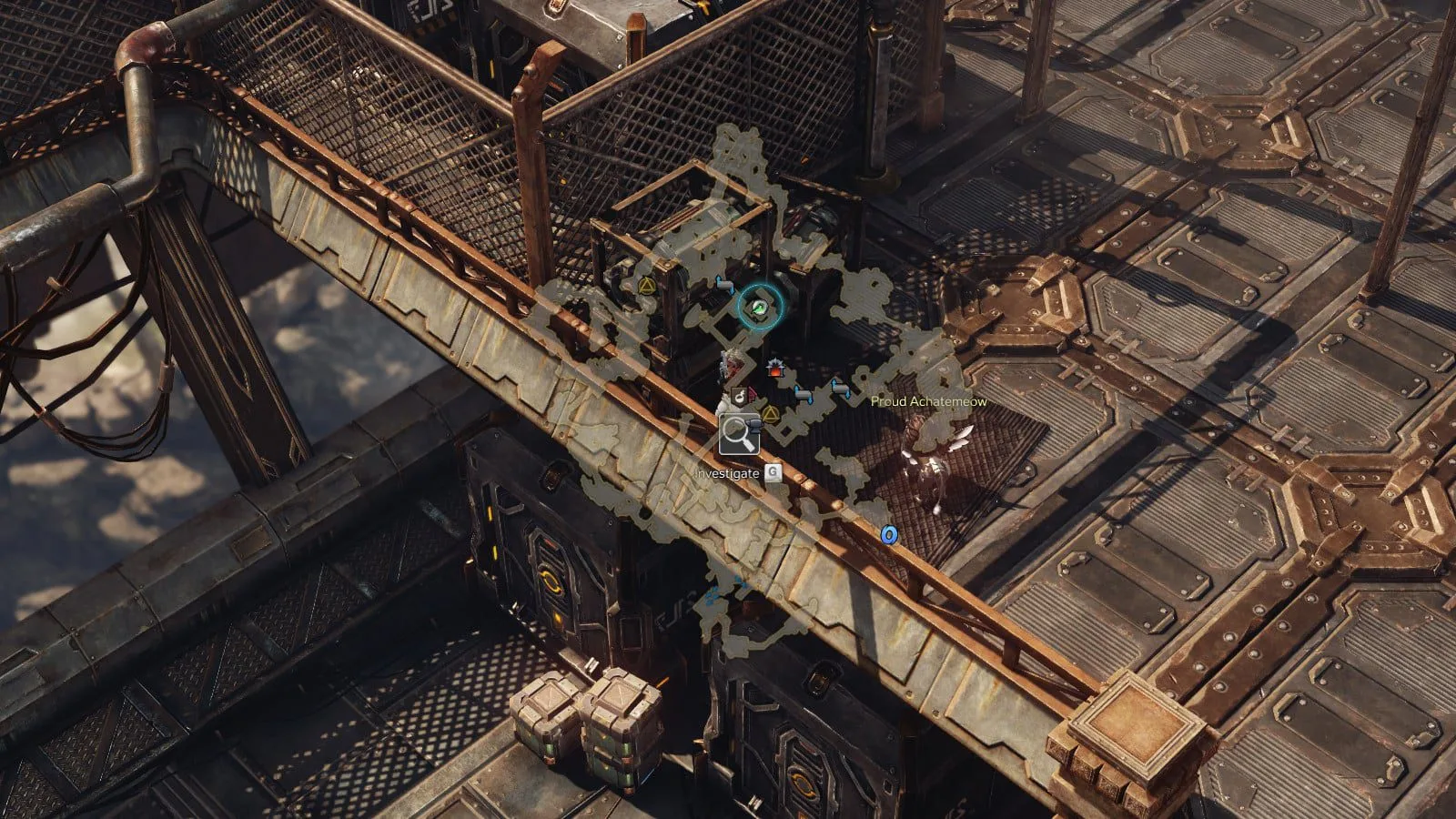Image resolution: width=1456 pixels, height=819 pixels.
Task: Click the music note marker on the map
Action: pos(740,396)
